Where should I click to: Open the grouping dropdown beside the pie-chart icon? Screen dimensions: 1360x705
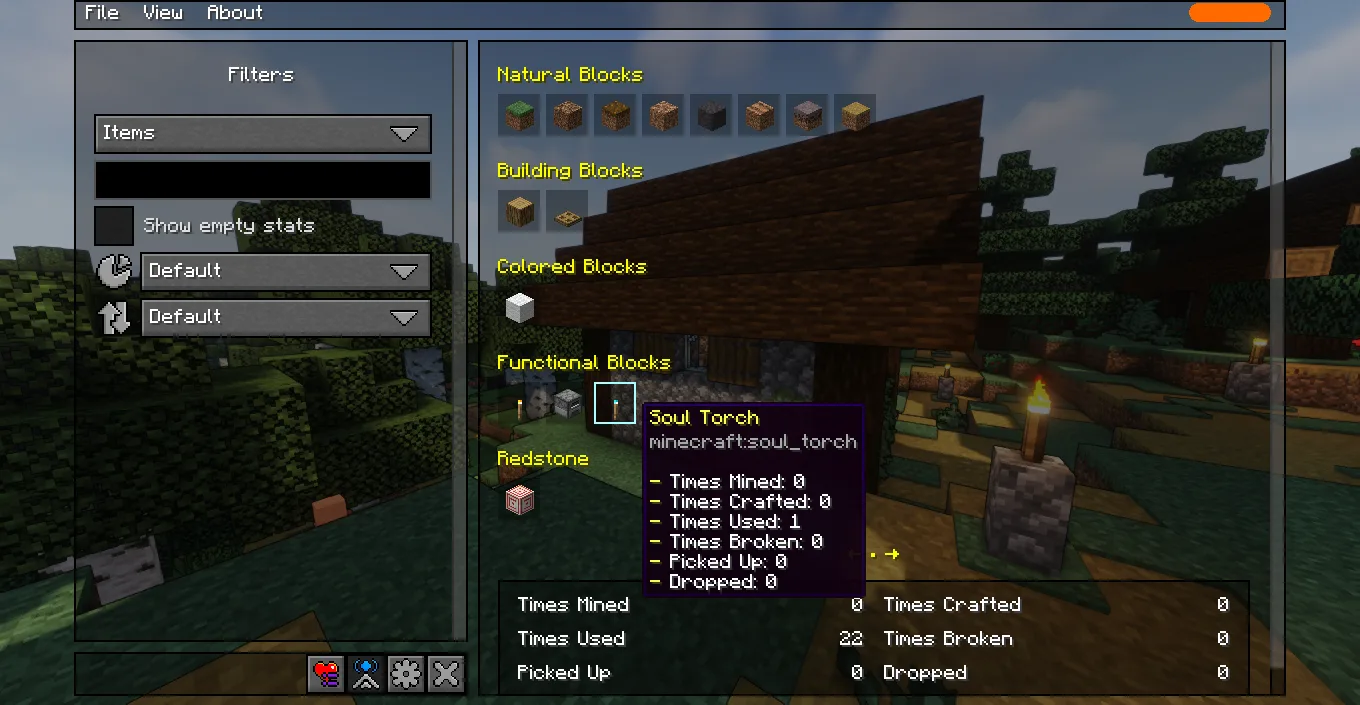click(x=285, y=271)
